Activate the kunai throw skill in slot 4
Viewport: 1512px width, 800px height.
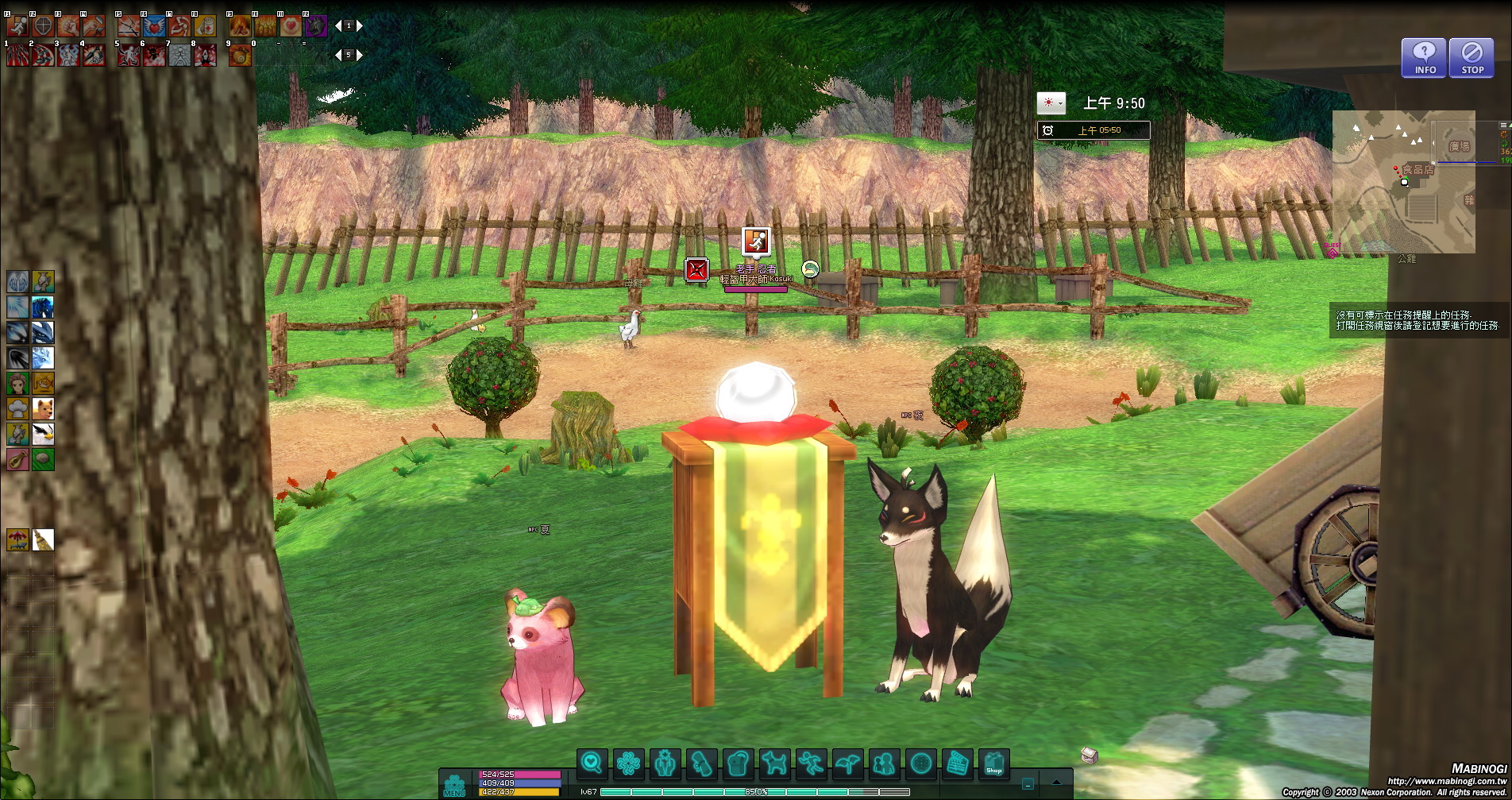pos(94,55)
